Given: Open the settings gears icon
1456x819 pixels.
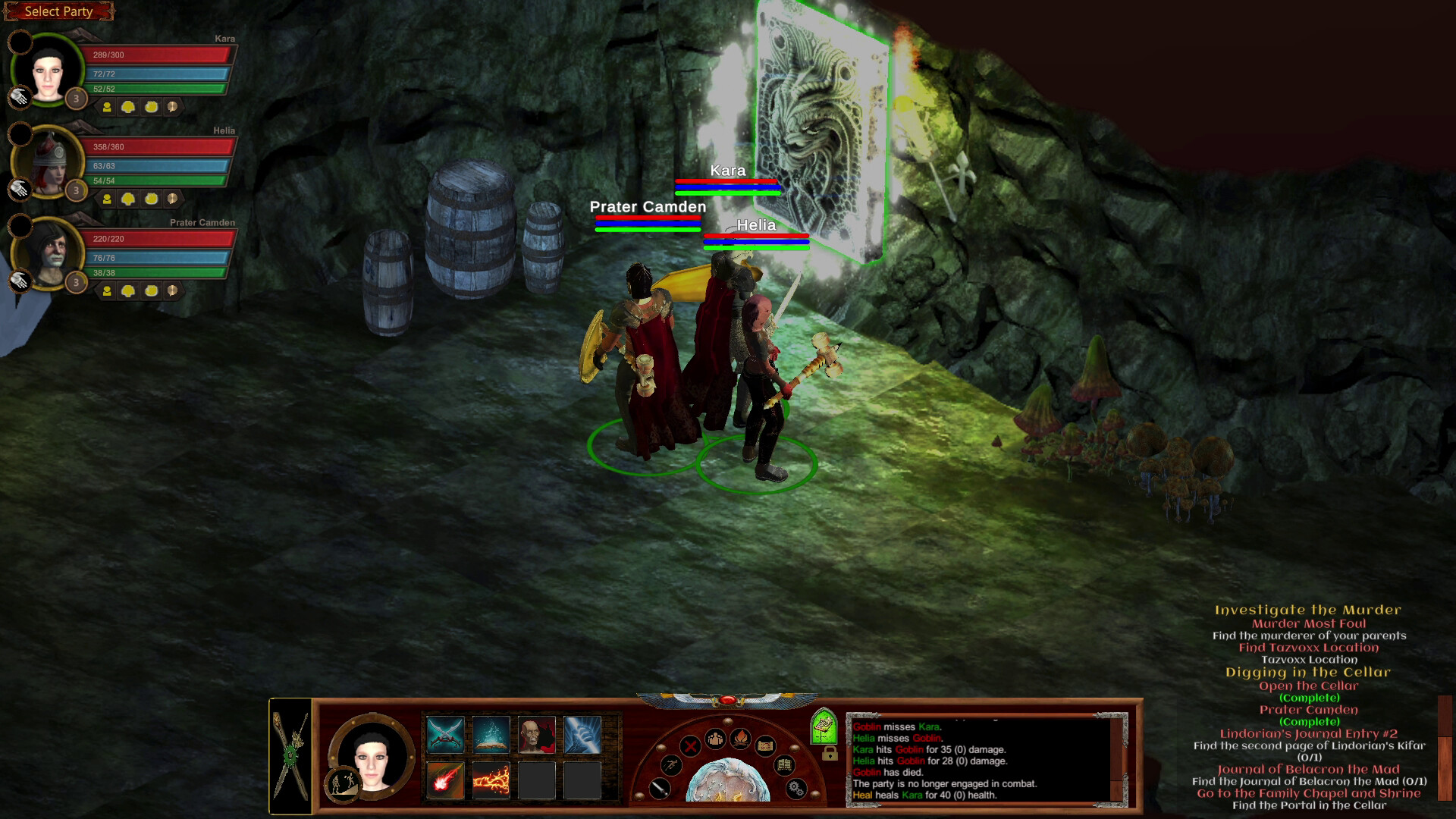Looking at the screenshot, I should click(x=796, y=789).
